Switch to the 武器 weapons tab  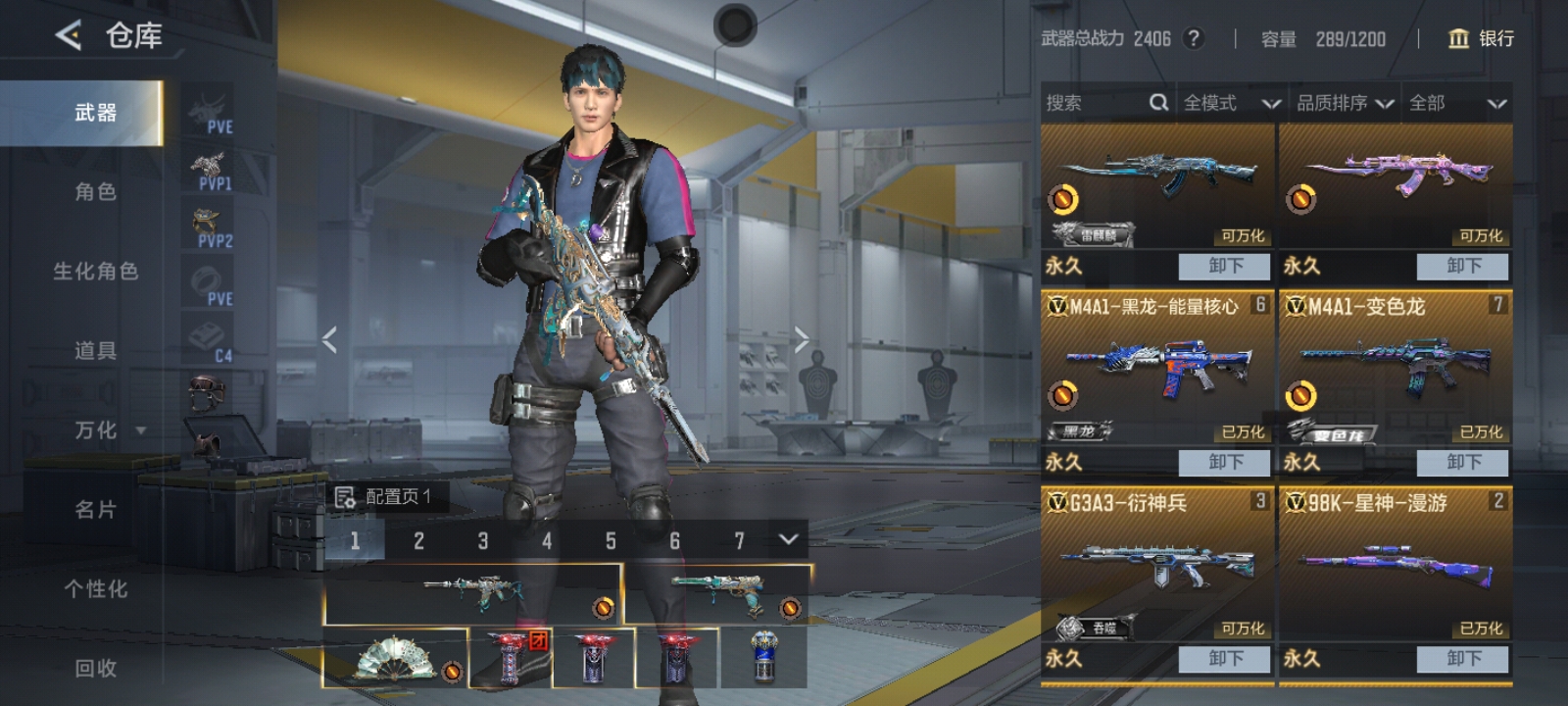[95, 113]
